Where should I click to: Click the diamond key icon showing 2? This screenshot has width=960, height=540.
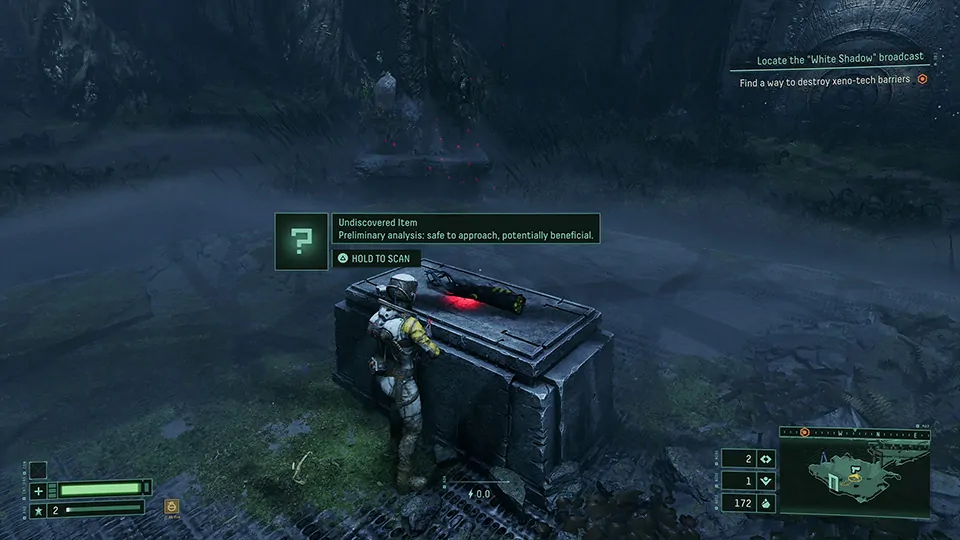tap(766, 459)
